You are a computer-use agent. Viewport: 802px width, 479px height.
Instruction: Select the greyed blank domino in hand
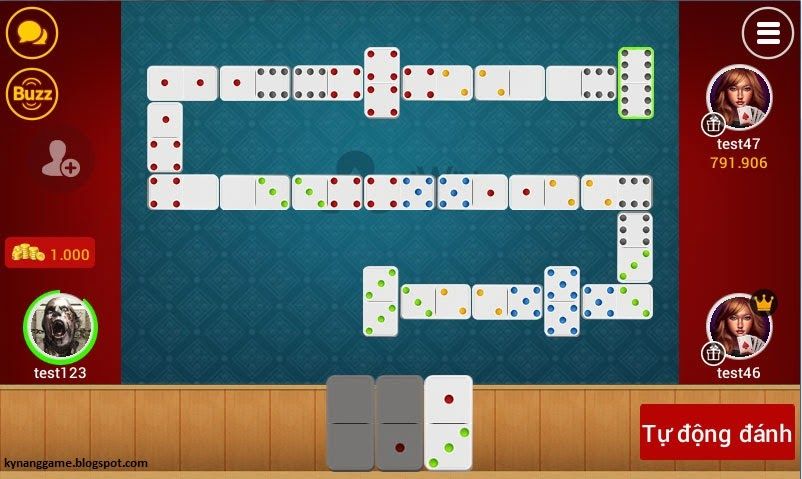click(x=350, y=422)
